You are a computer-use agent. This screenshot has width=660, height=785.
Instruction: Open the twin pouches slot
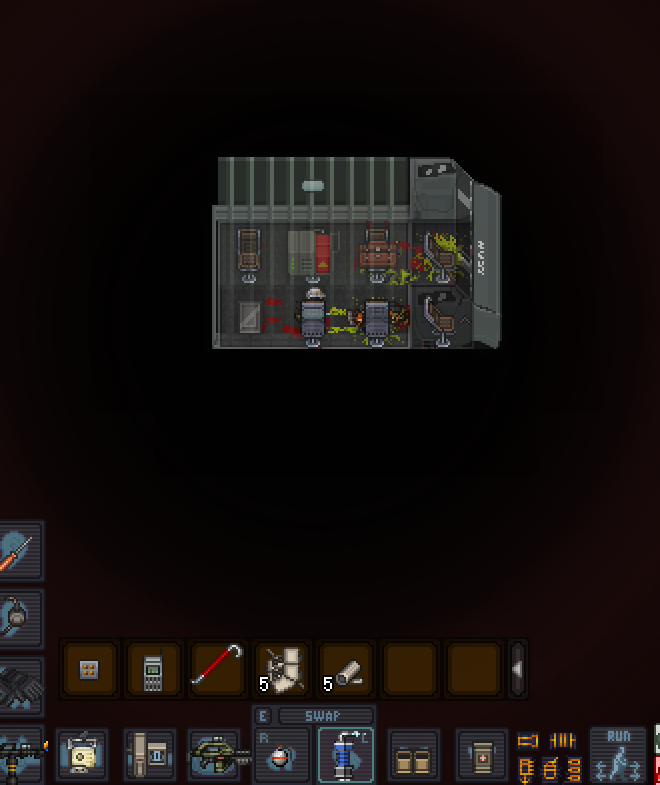pyautogui.click(x=411, y=755)
